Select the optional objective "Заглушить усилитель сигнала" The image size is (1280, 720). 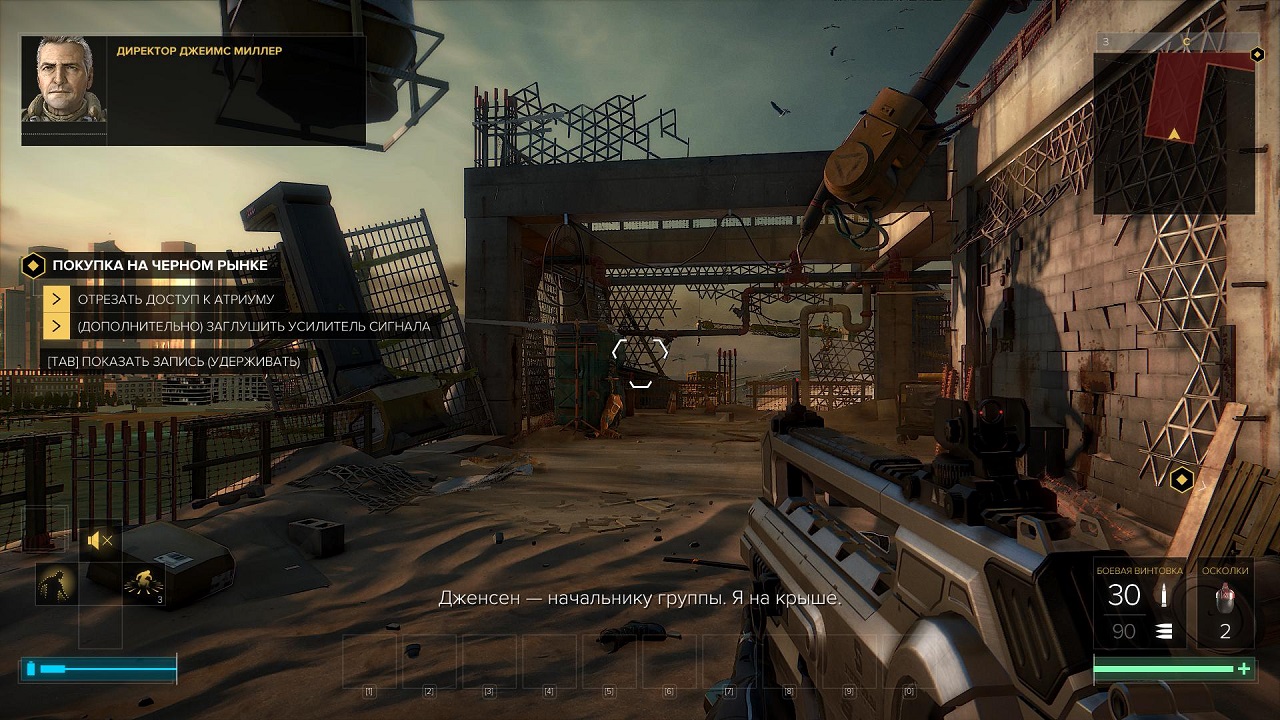point(253,326)
